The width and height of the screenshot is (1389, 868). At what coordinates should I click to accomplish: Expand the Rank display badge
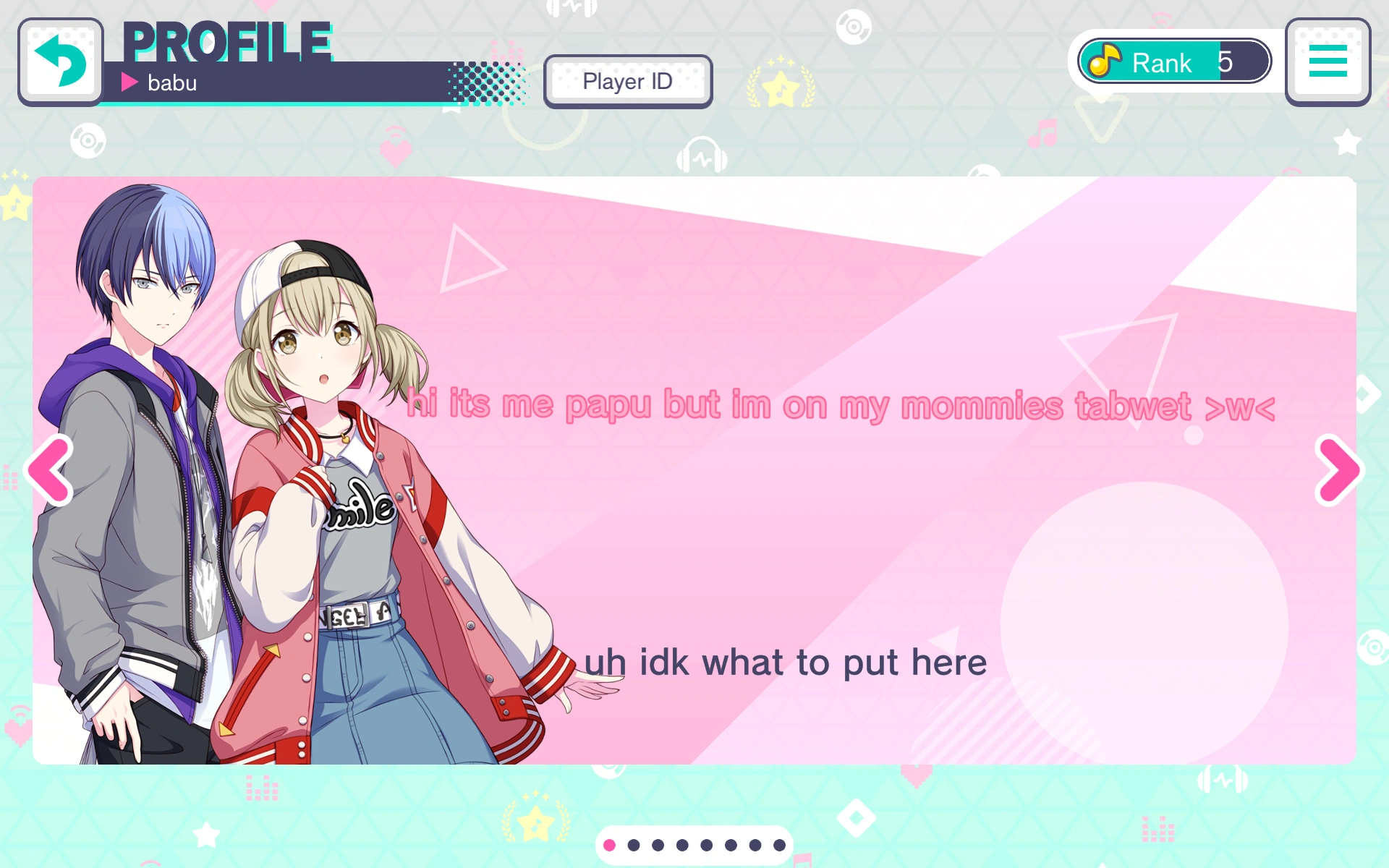pos(1172,61)
